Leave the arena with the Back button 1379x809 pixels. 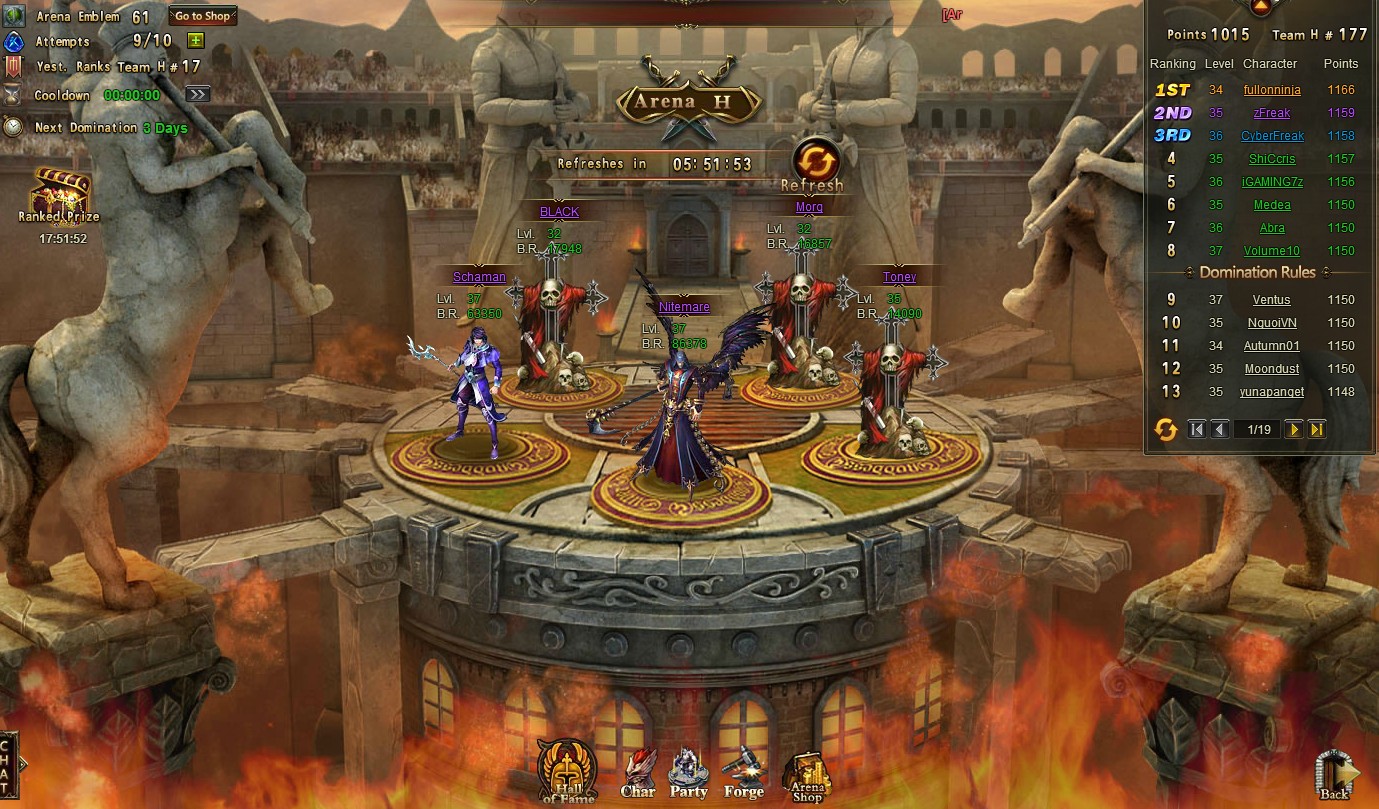pyautogui.click(x=1336, y=775)
